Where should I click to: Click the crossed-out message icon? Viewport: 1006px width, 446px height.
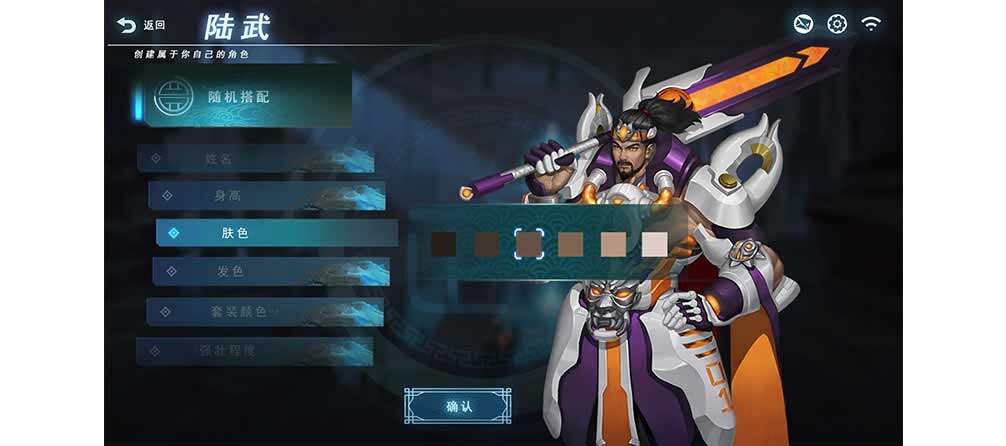803,24
